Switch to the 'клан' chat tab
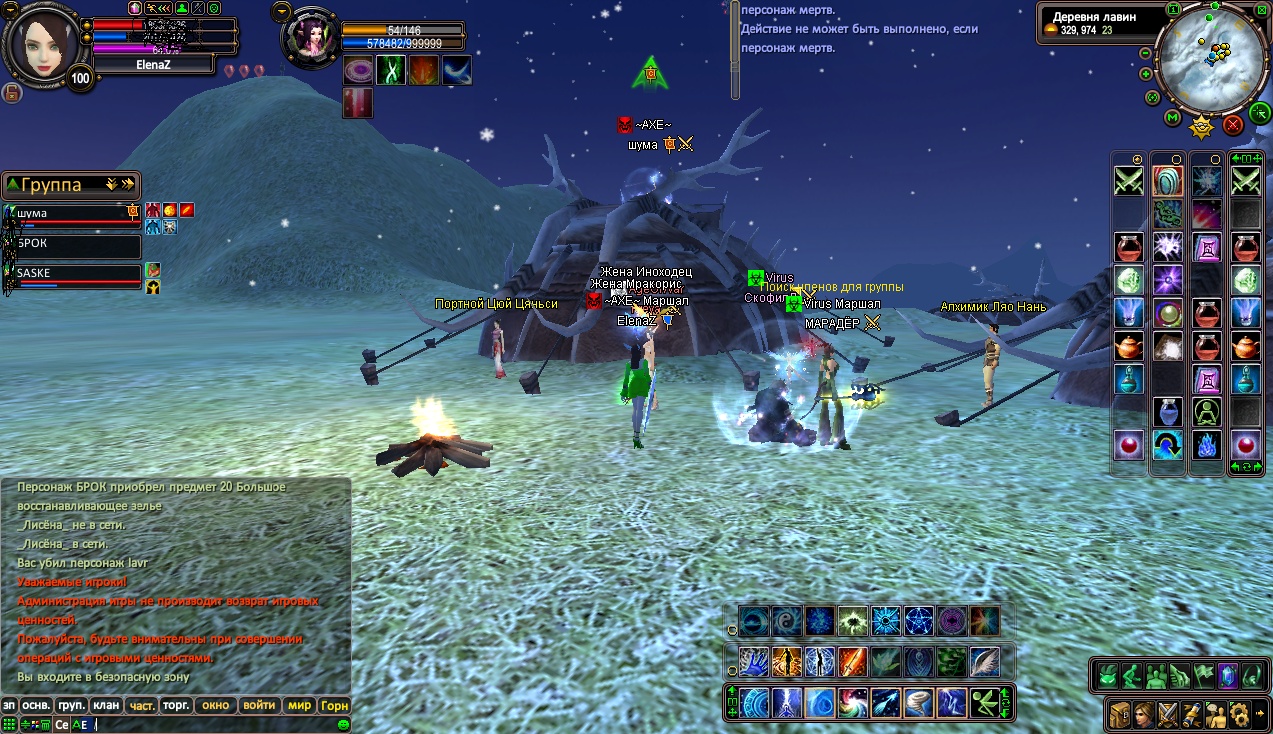 click(x=106, y=705)
